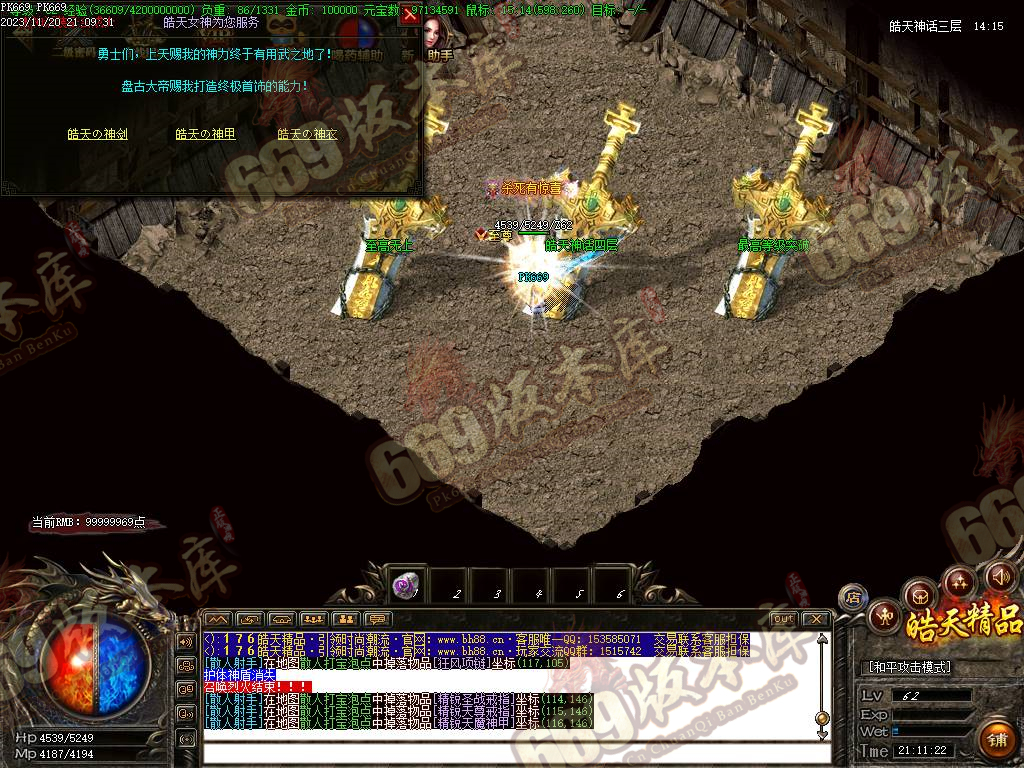Viewport: 1024px width, 768px height.
Task: Click the round cube icon button
Action: tap(919, 594)
